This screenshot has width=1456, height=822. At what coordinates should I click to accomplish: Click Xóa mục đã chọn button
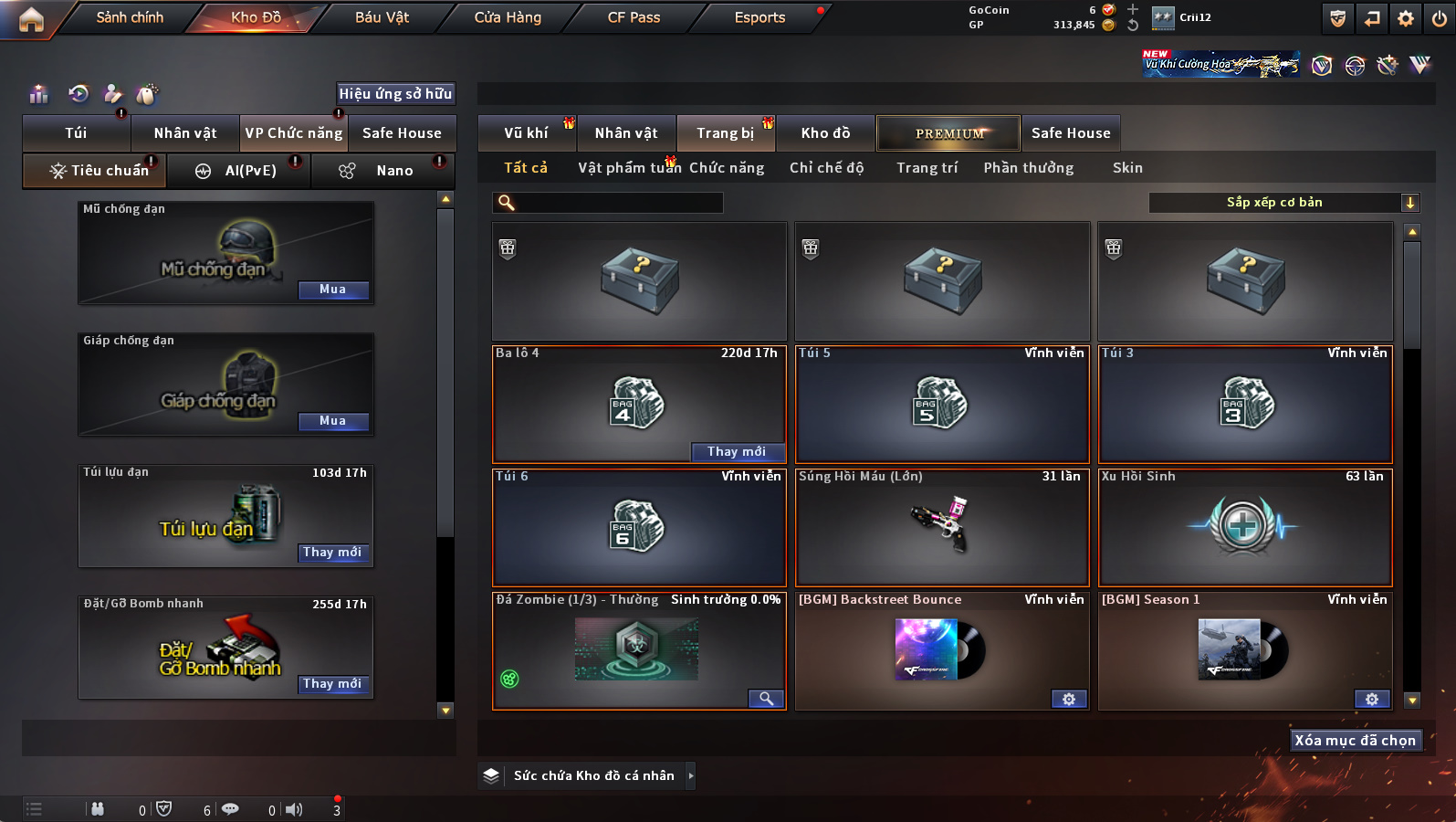[1355, 741]
